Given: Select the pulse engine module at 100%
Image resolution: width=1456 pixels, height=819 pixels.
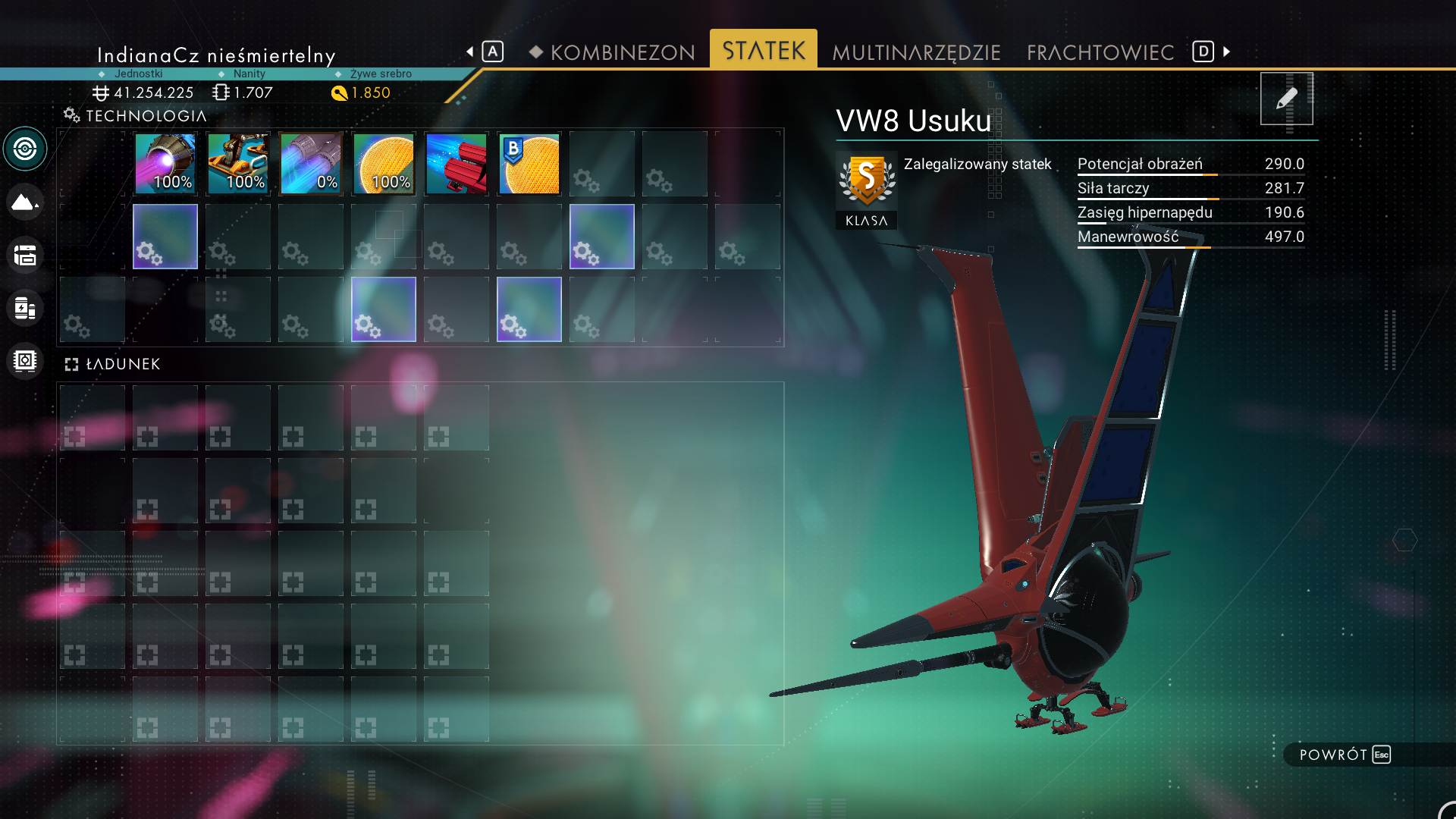Looking at the screenshot, I should [165, 163].
